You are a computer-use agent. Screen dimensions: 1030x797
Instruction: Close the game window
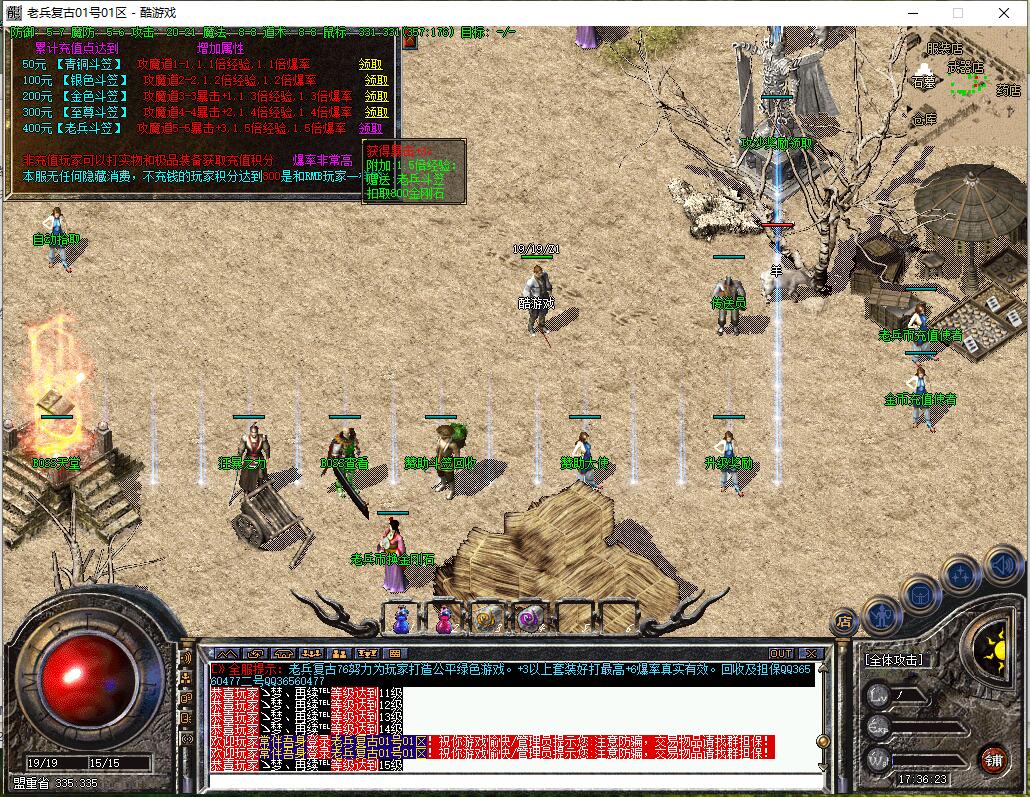click(1003, 13)
